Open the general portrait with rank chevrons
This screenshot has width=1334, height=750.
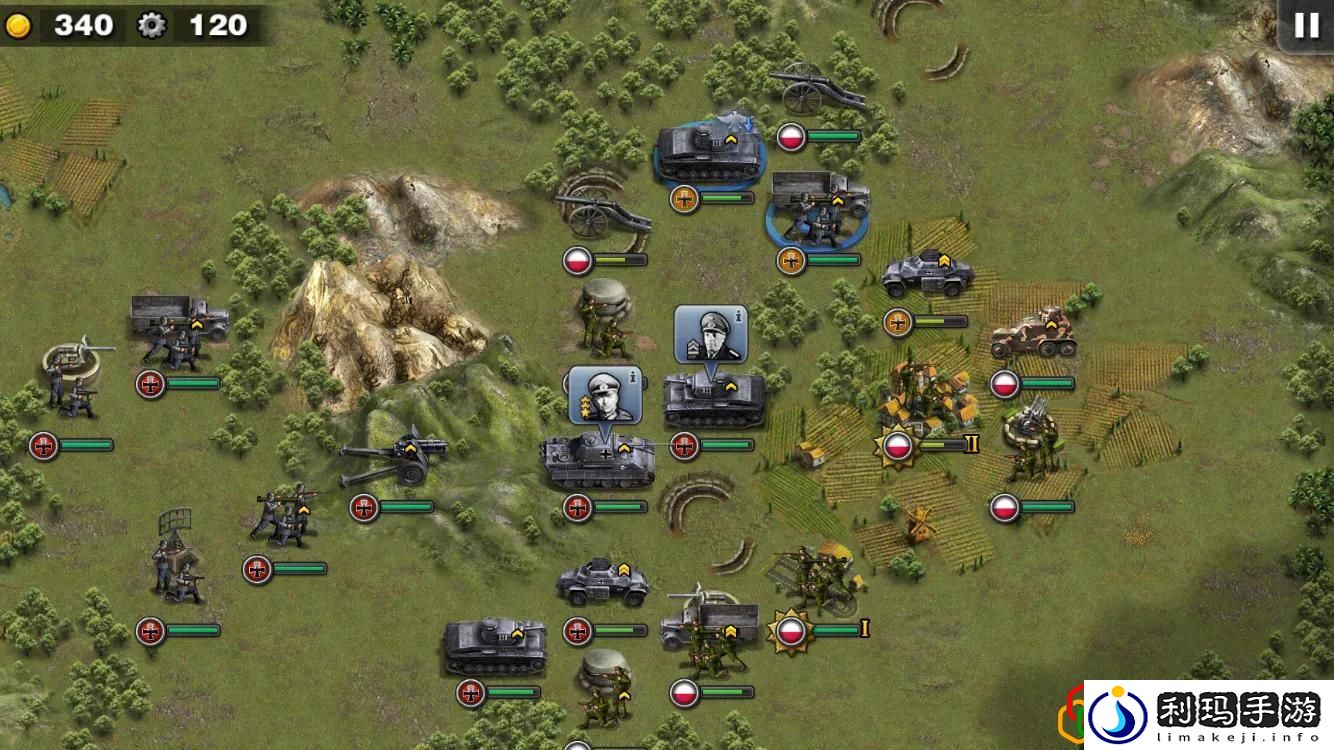[x=709, y=334]
